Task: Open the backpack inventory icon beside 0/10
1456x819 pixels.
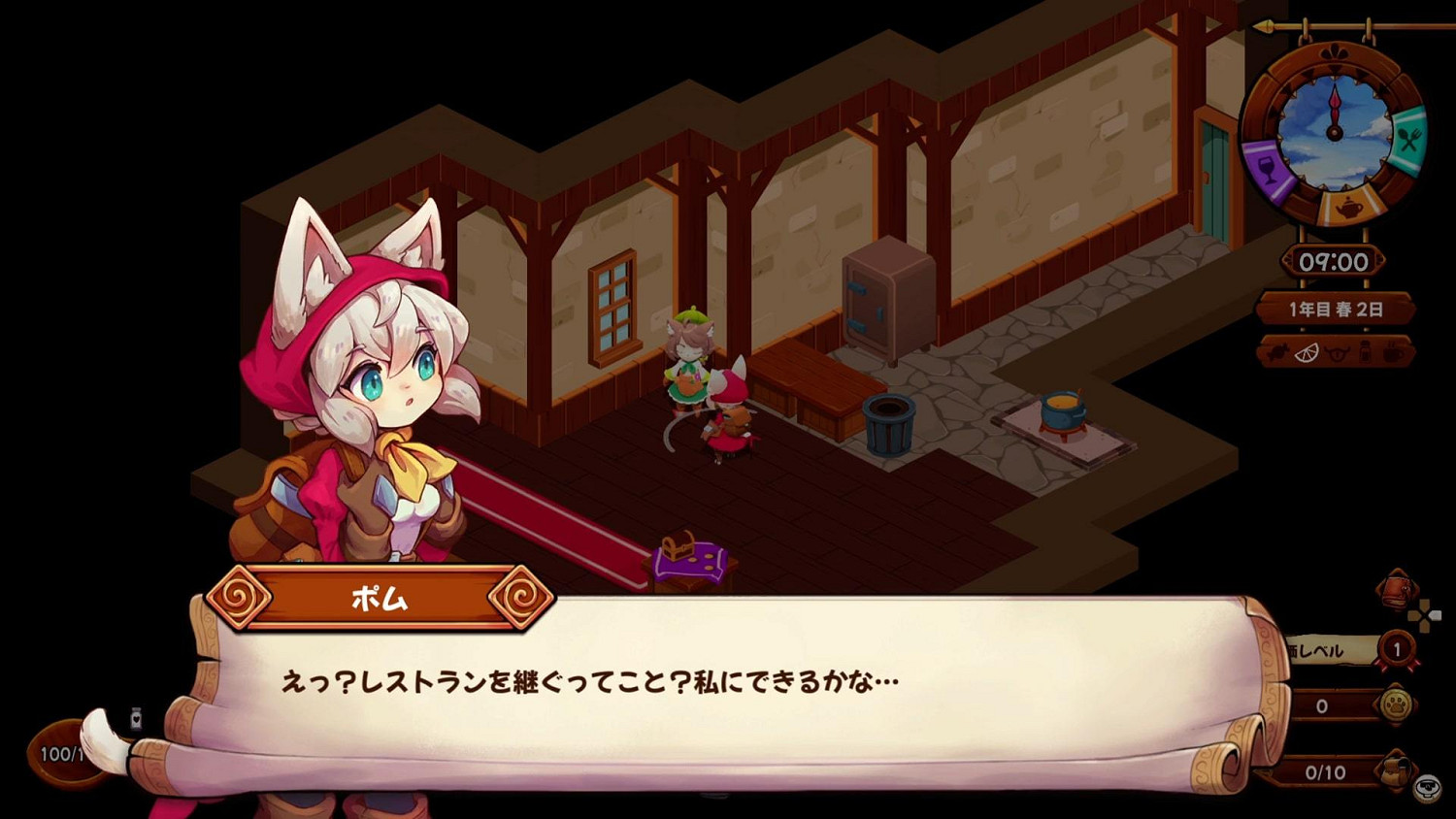Action: 1396,770
